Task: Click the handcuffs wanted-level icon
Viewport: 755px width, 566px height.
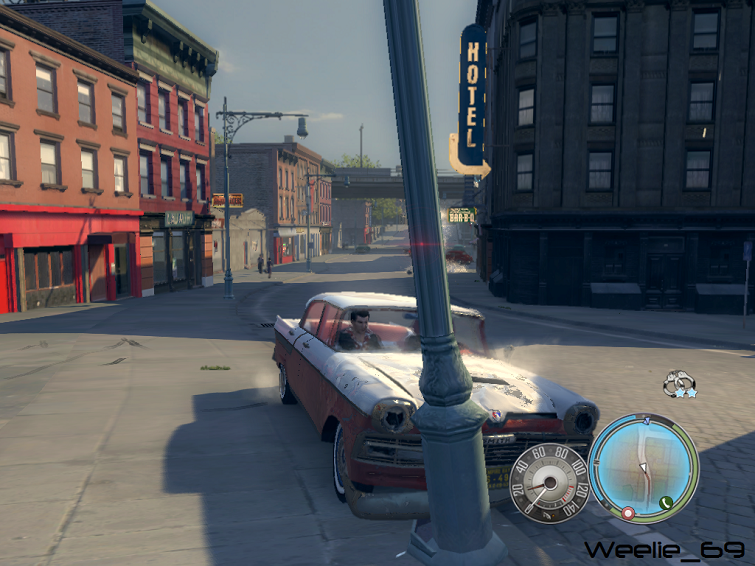Action: 677,381
